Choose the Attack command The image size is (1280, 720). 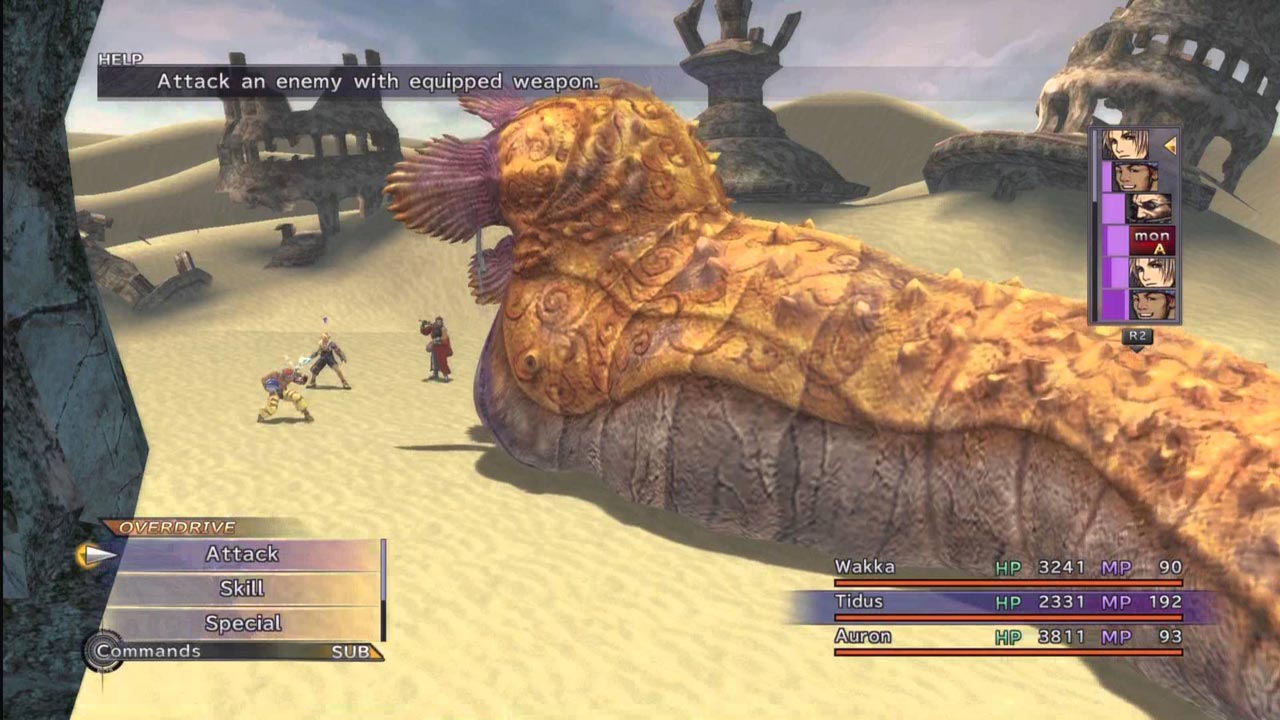[x=242, y=554]
